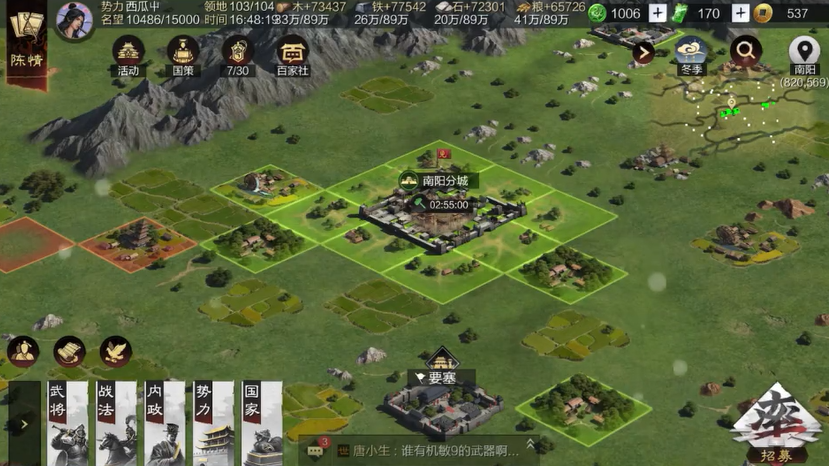Screen dimensions: 829x466
Task: Add more green tokens with the plus button
Action: coord(740,13)
